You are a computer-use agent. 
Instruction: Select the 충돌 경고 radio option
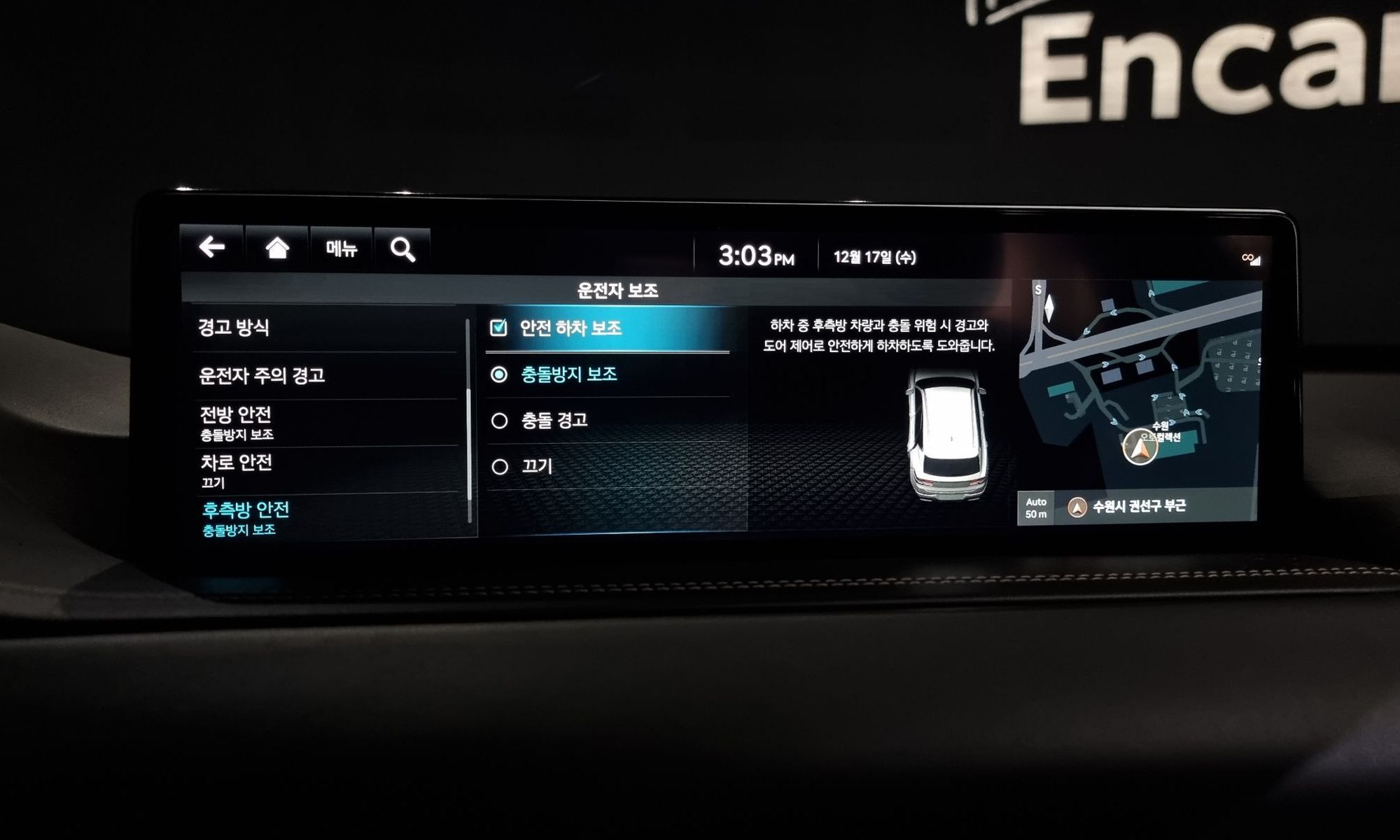499,421
